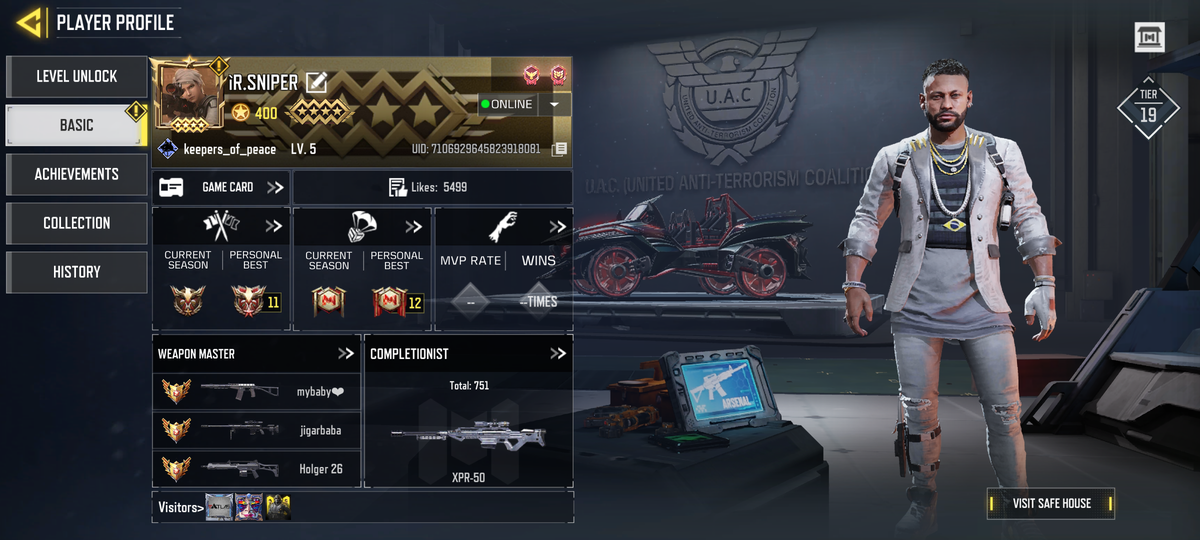Select the Holger 26 weapon row
Viewport: 1200px width, 540px height.
coord(256,467)
